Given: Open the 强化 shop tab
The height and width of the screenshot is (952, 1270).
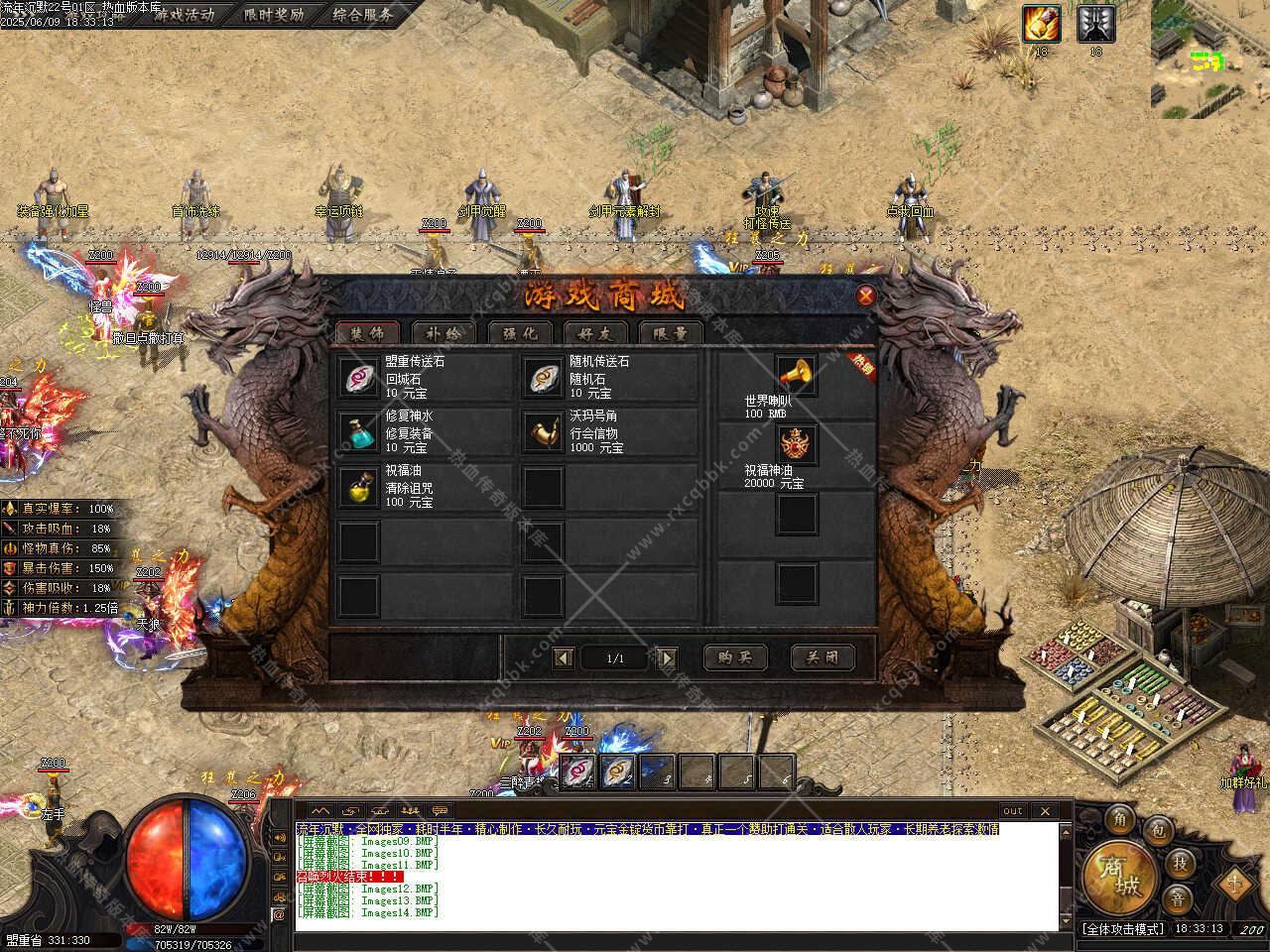Looking at the screenshot, I should click(x=520, y=334).
